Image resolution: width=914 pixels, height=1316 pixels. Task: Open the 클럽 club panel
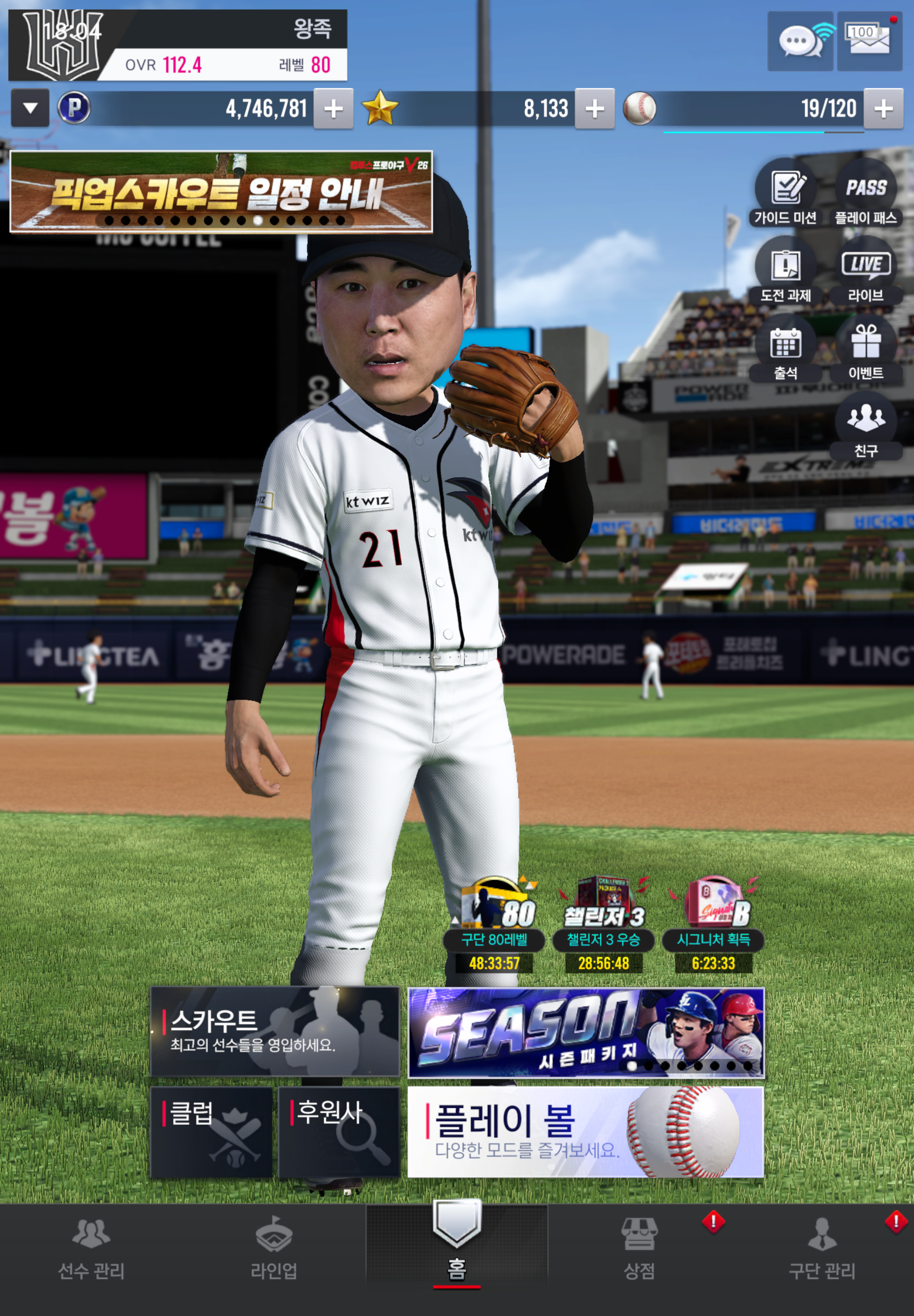[211, 1132]
